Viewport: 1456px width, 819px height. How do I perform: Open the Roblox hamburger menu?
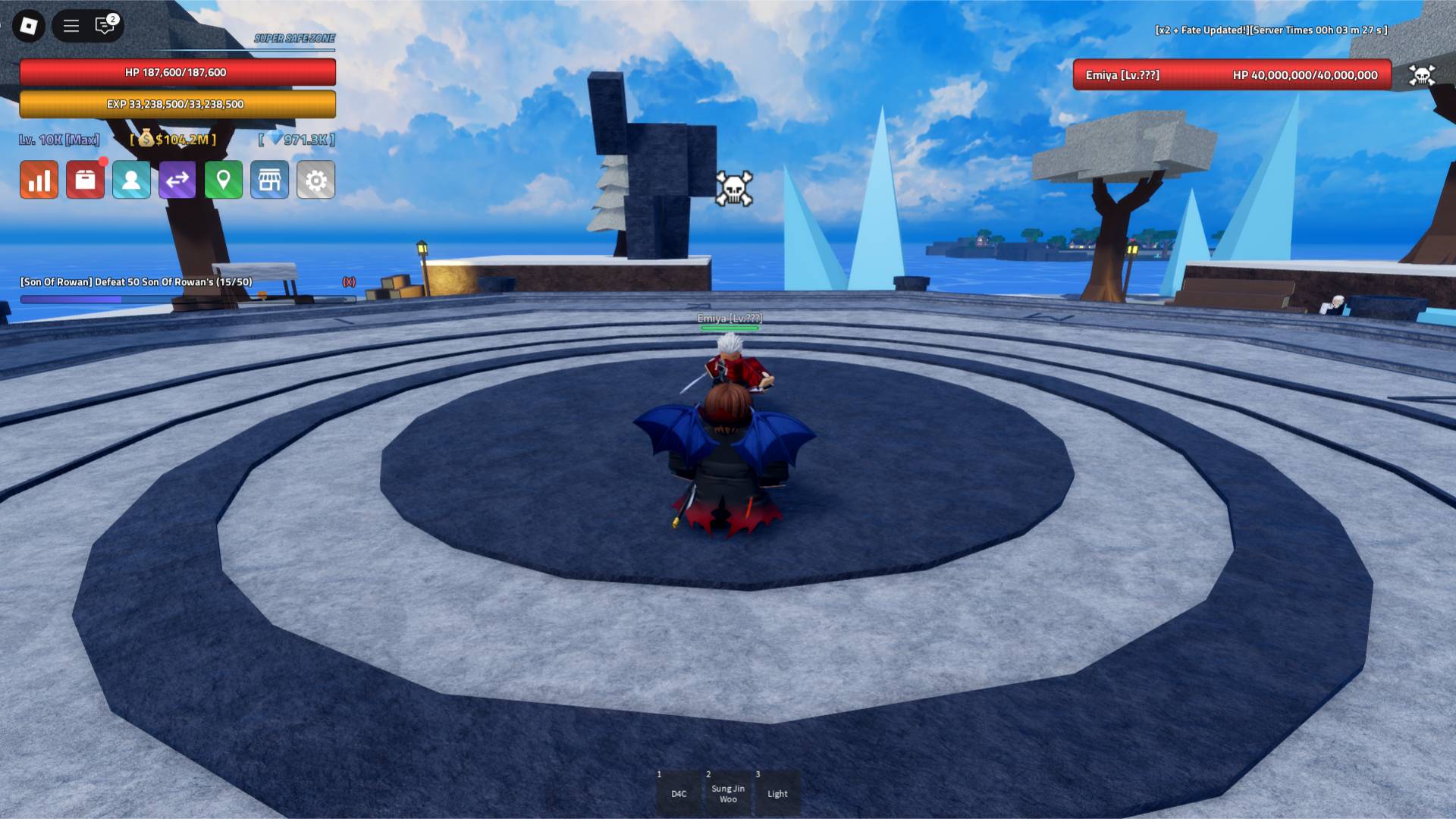(x=71, y=25)
